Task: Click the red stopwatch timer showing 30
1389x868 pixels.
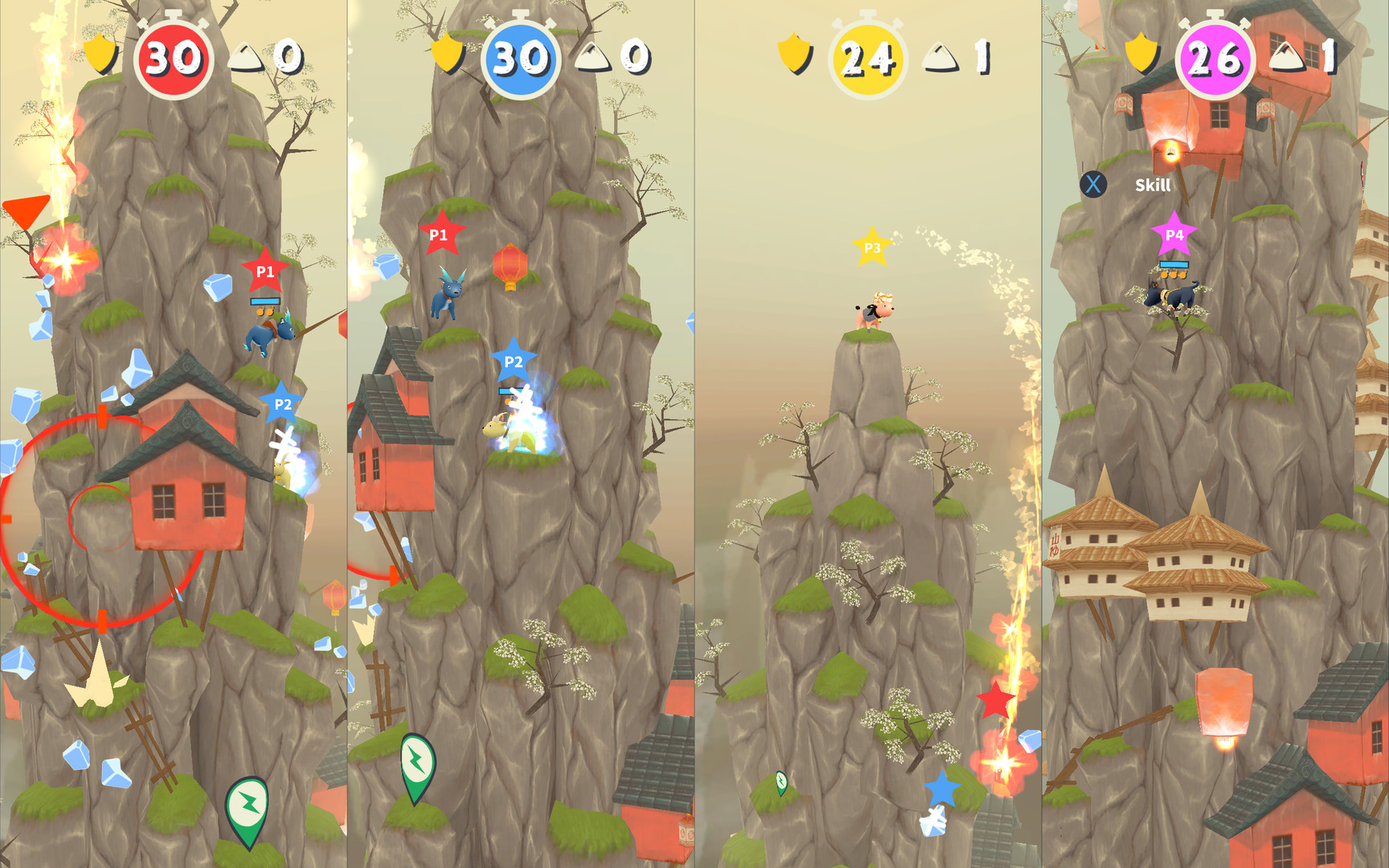Action: [x=174, y=56]
